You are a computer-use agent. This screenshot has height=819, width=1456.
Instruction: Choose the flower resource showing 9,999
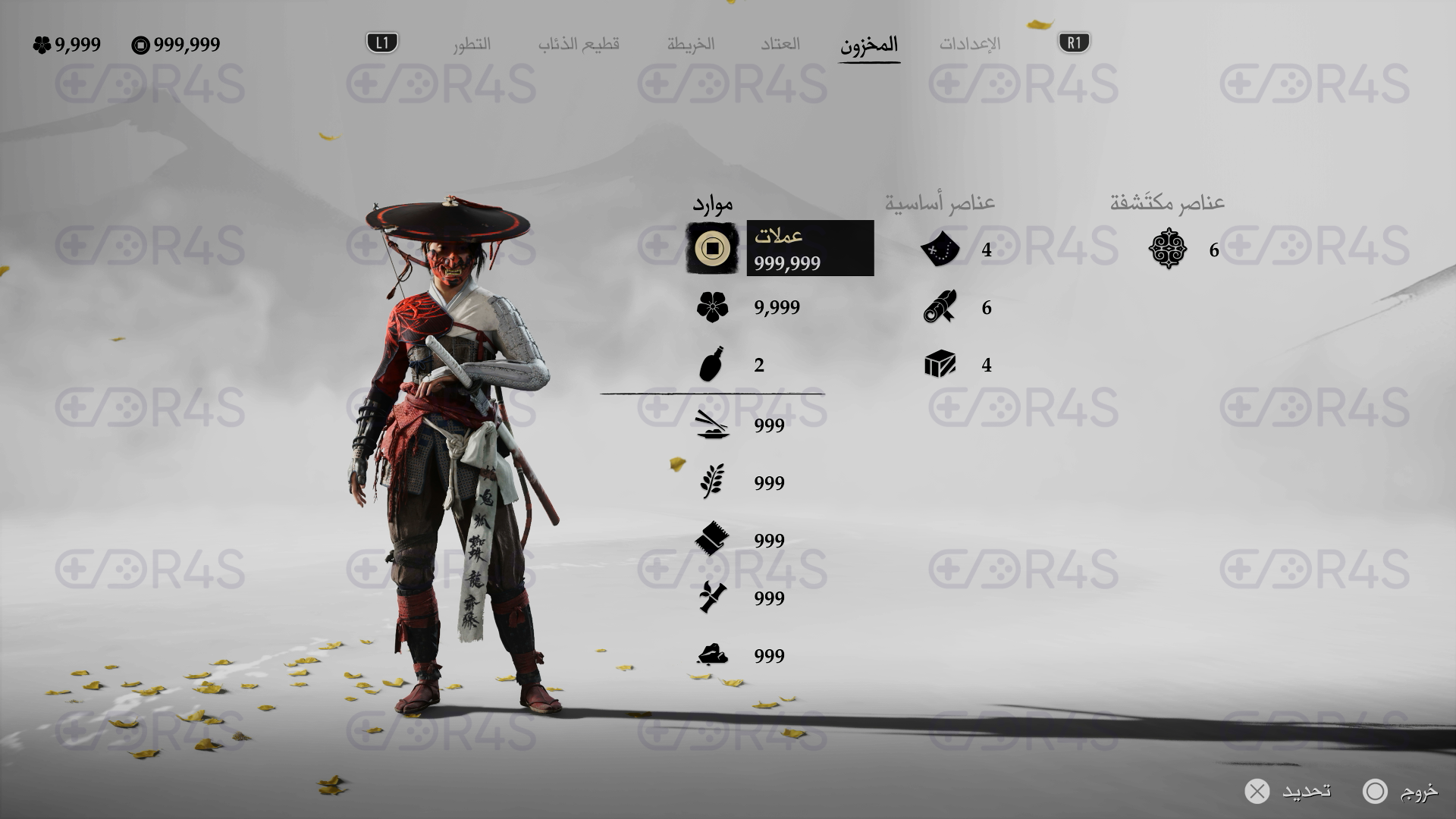click(x=712, y=307)
